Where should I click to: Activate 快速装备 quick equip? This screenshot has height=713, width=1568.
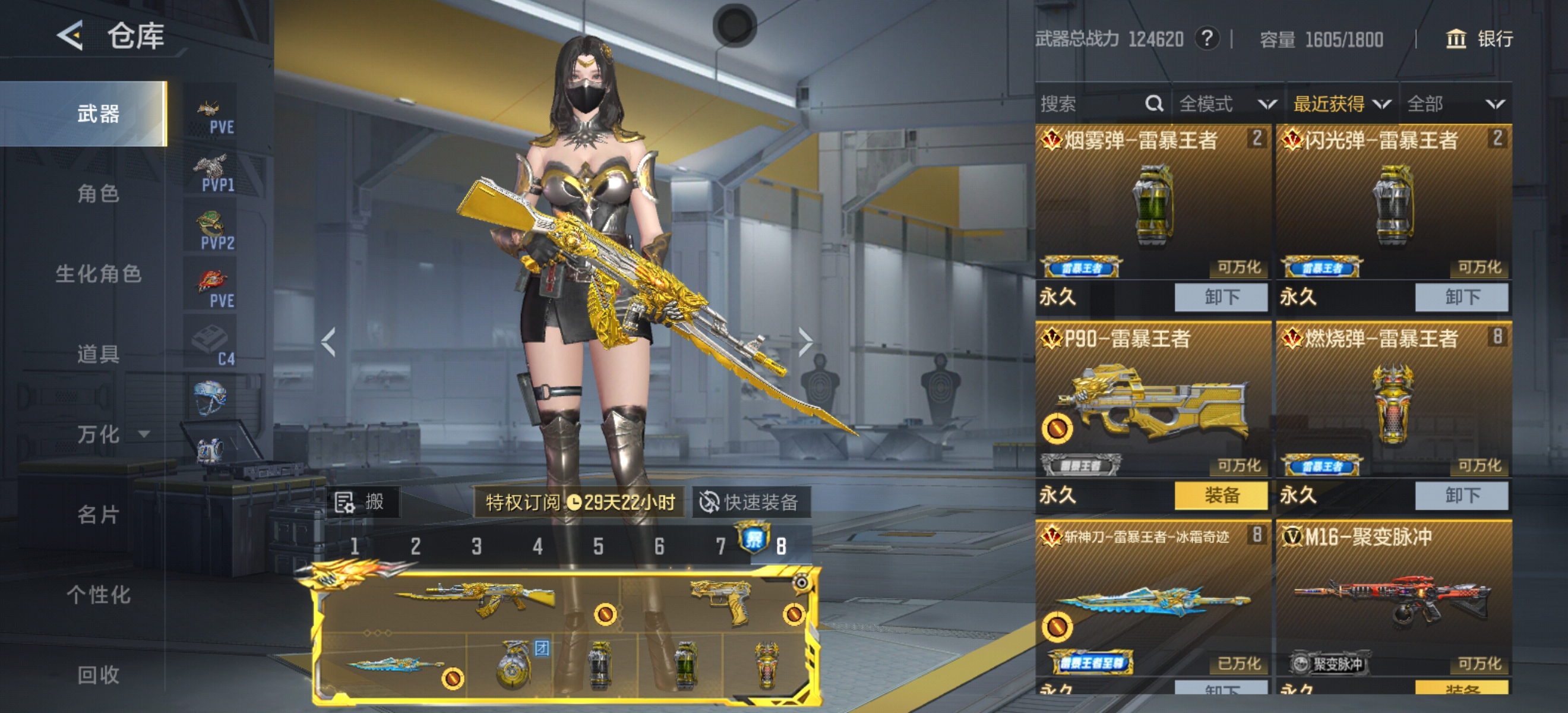click(751, 502)
